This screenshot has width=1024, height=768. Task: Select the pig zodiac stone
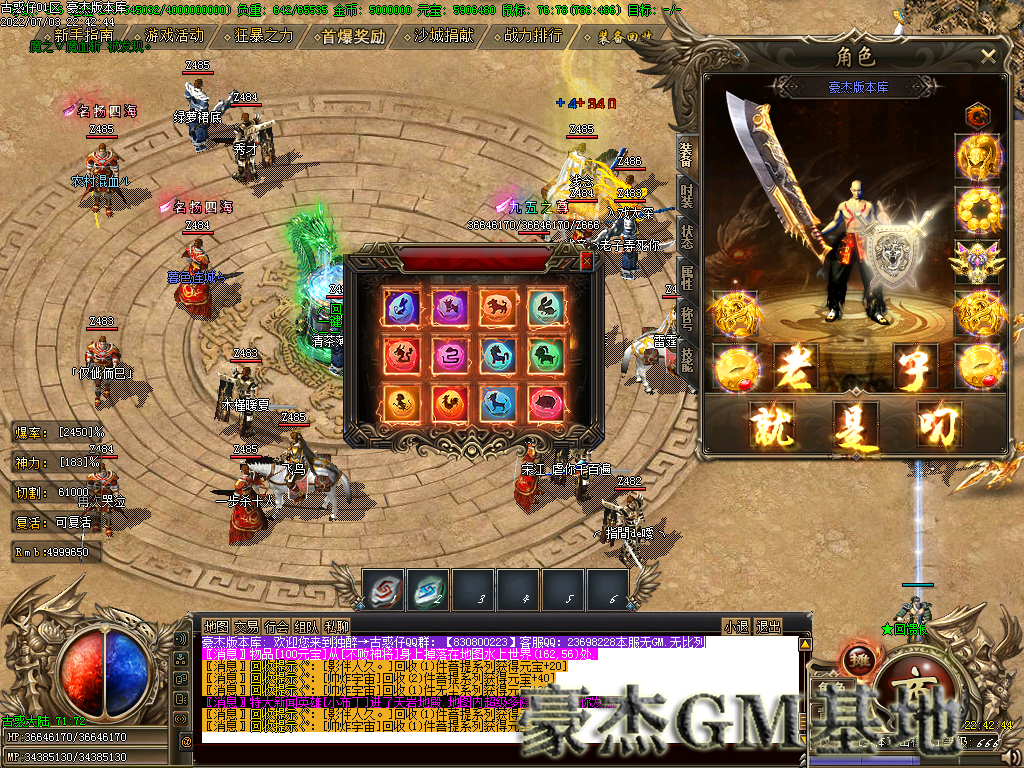click(546, 403)
